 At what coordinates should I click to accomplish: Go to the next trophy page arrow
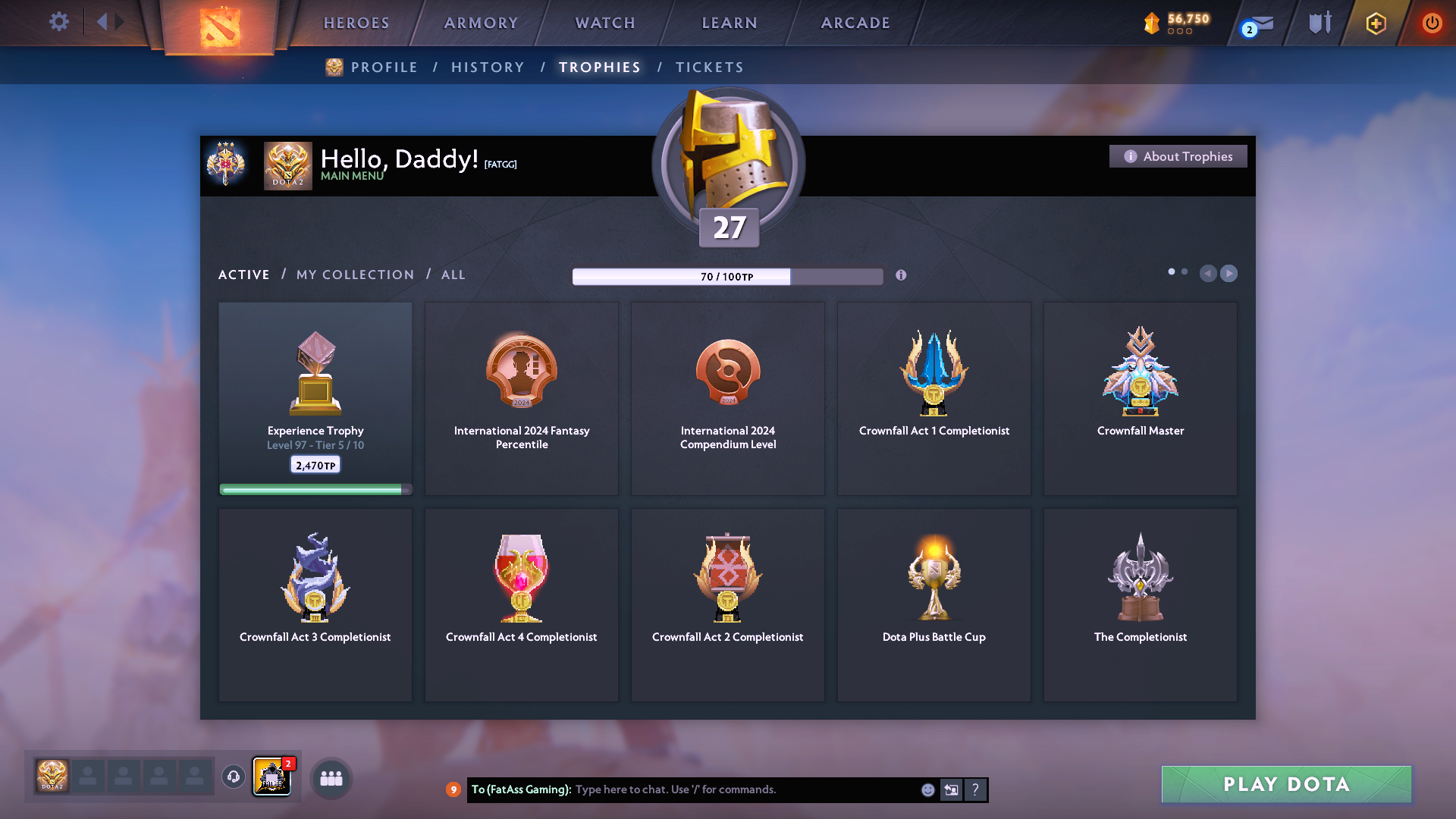pyautogui.click(x=1229, y=273)
